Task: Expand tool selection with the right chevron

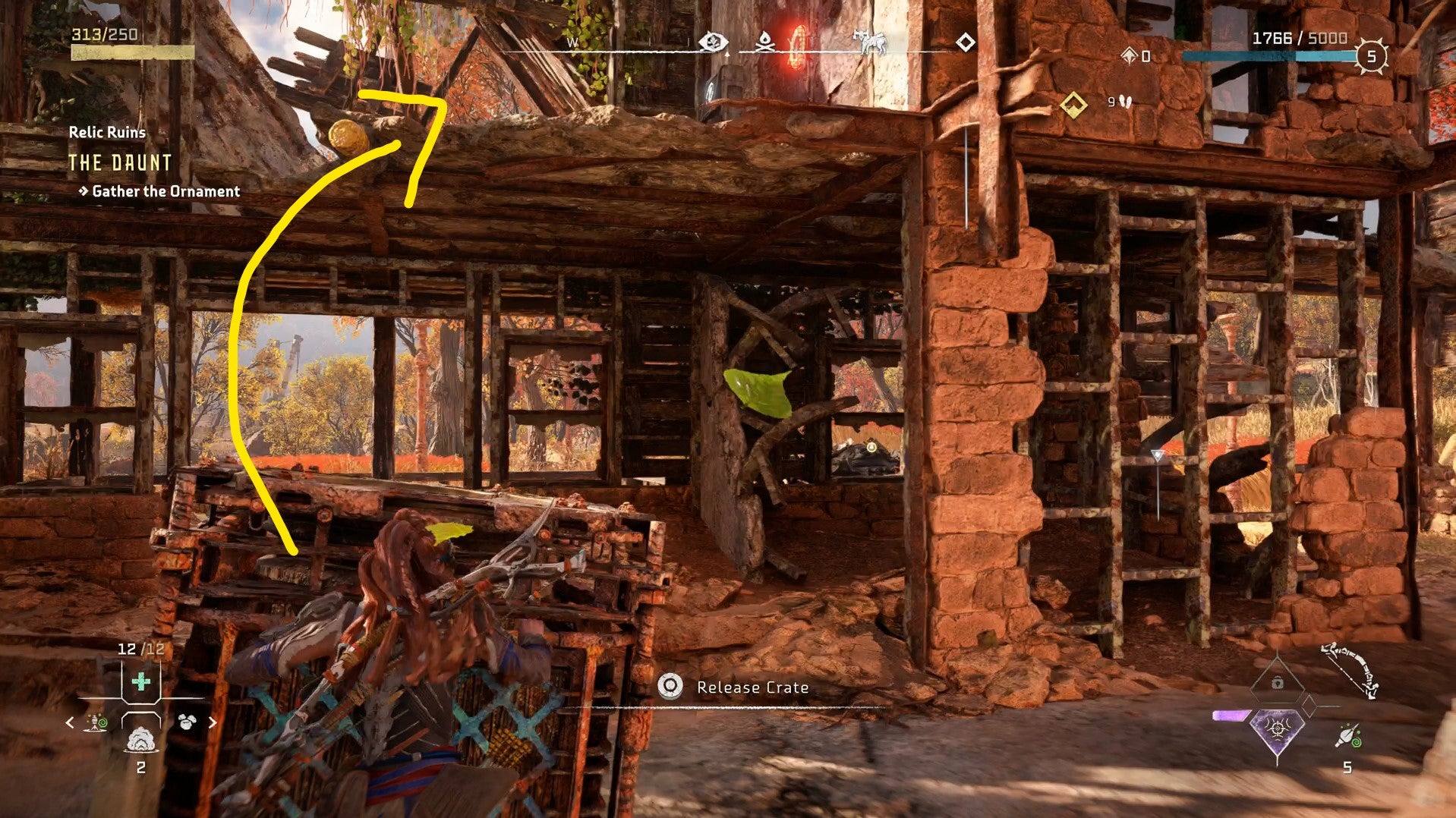Action: coord(212,722)
